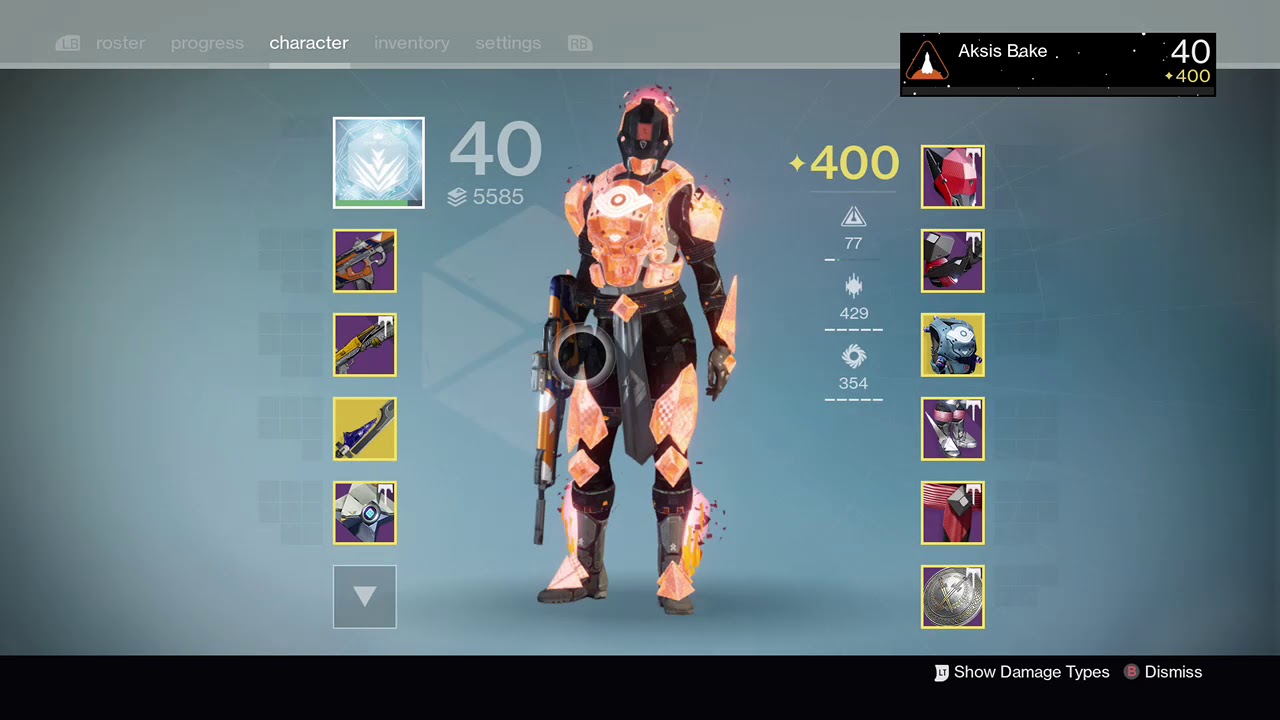Choose the yellow special weapon slot
Image resolution: width=1280 pixels, height=720 pixels.
(x=365, y=345)
